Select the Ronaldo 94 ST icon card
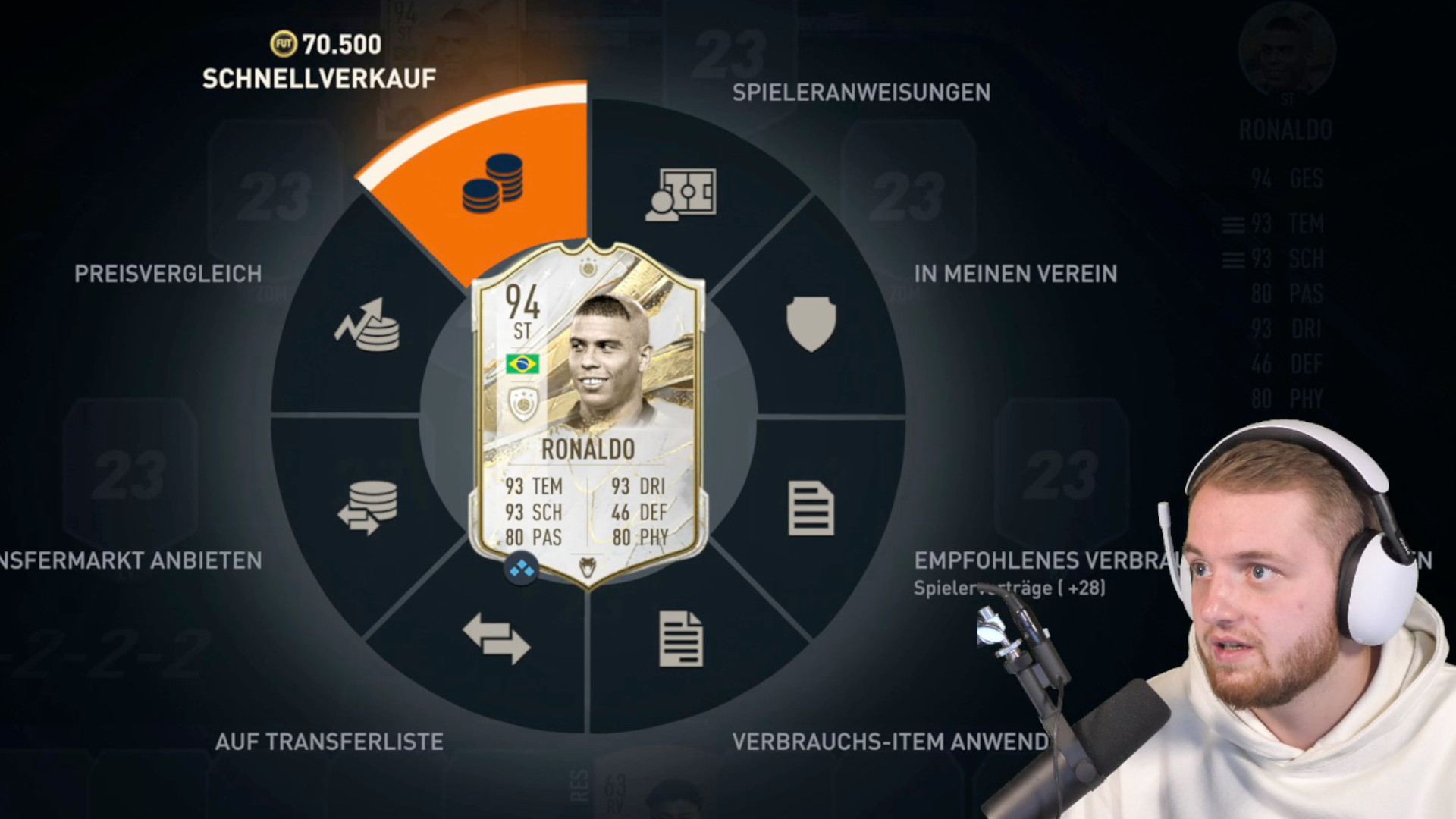 pos(588,413)
